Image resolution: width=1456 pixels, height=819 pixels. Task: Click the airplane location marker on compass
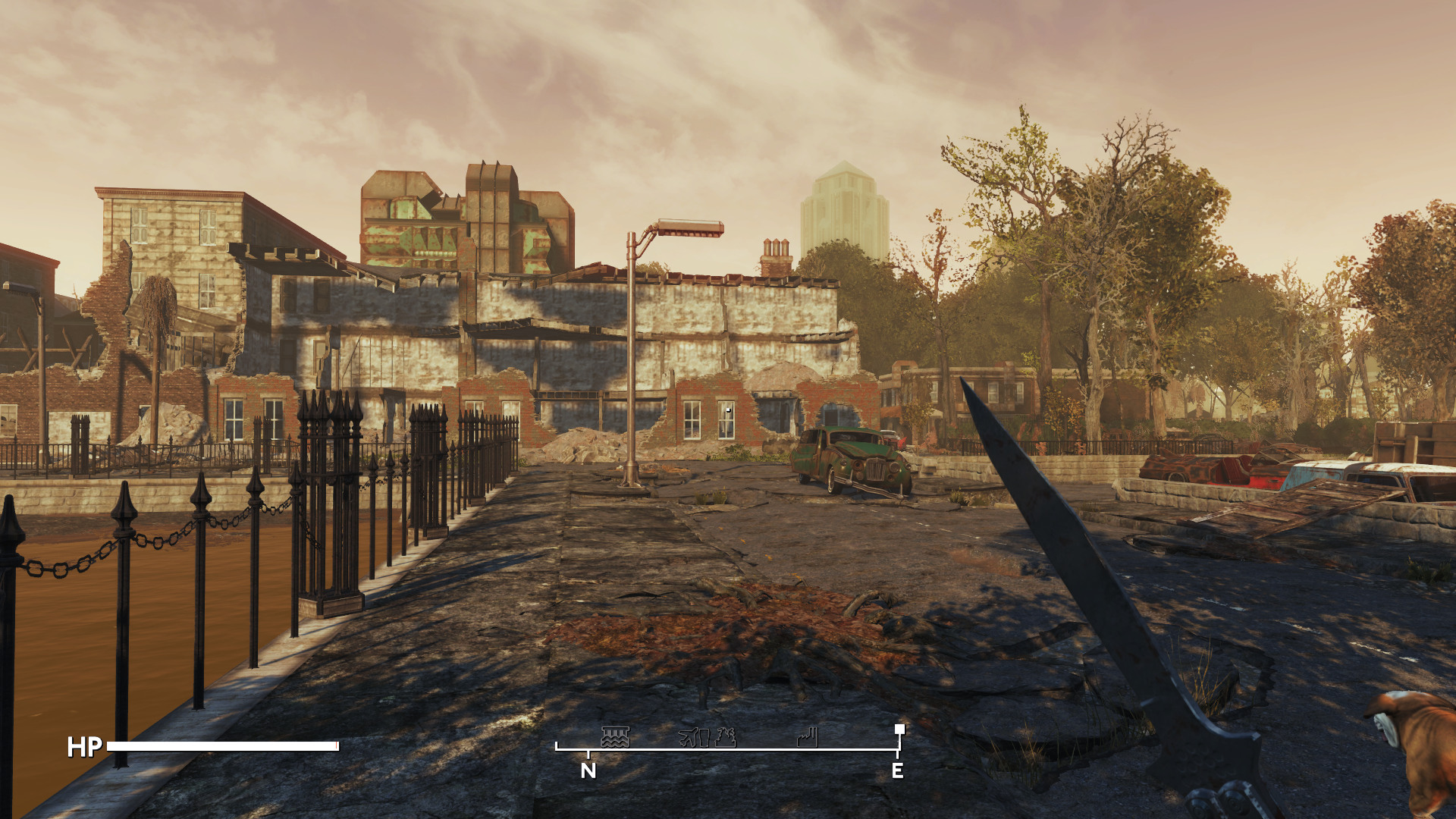[693, 737]
